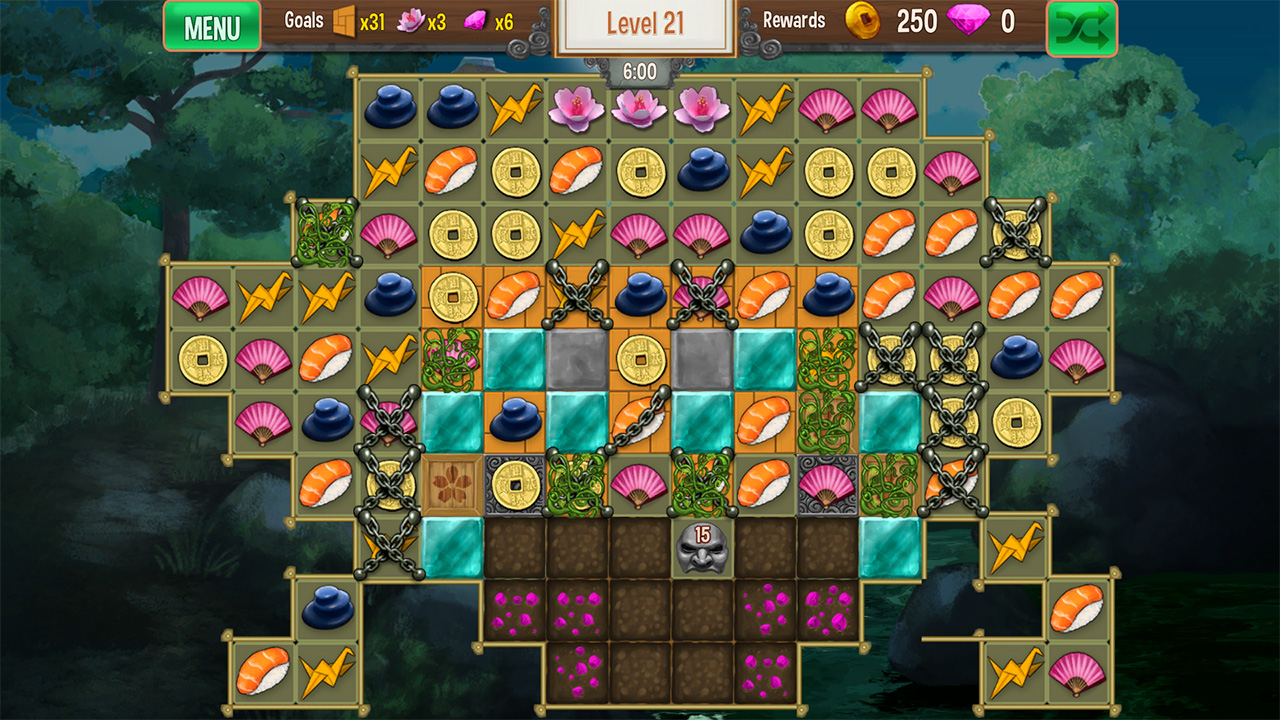The image size is (1280, 720).
Task: Click the wooden crate tile with flower emblem
Action: click(x=454, y=487)
